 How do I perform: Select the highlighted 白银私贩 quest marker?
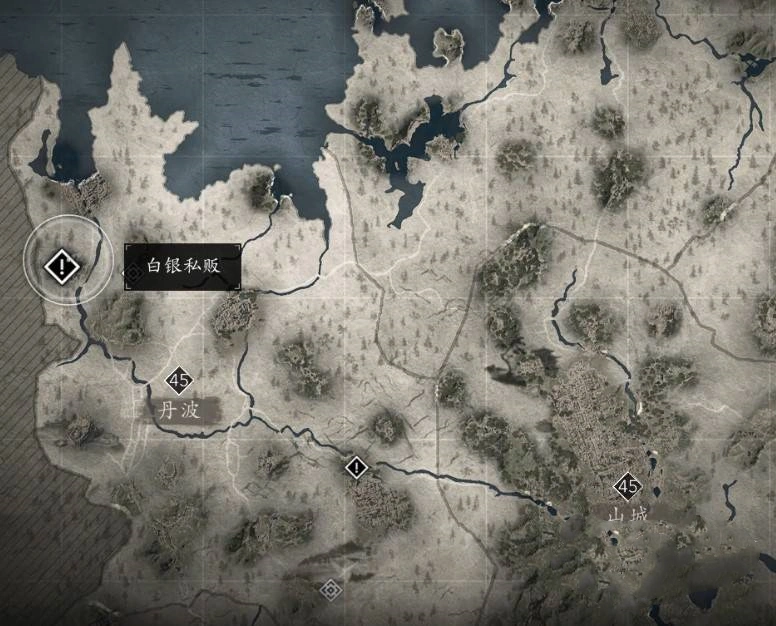tap(62, 266)
